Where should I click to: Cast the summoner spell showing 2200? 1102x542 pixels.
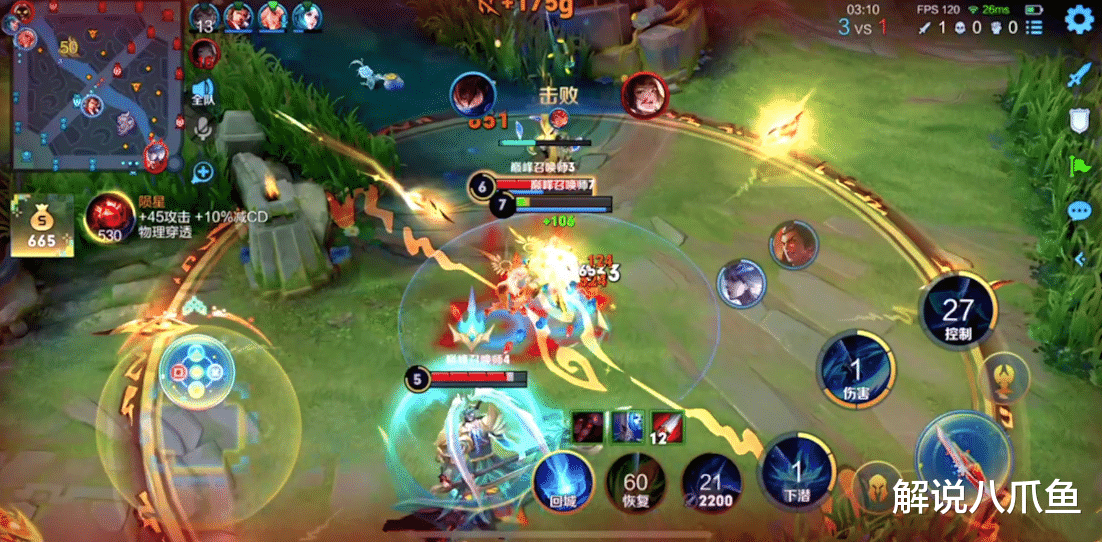click(709, 481)
